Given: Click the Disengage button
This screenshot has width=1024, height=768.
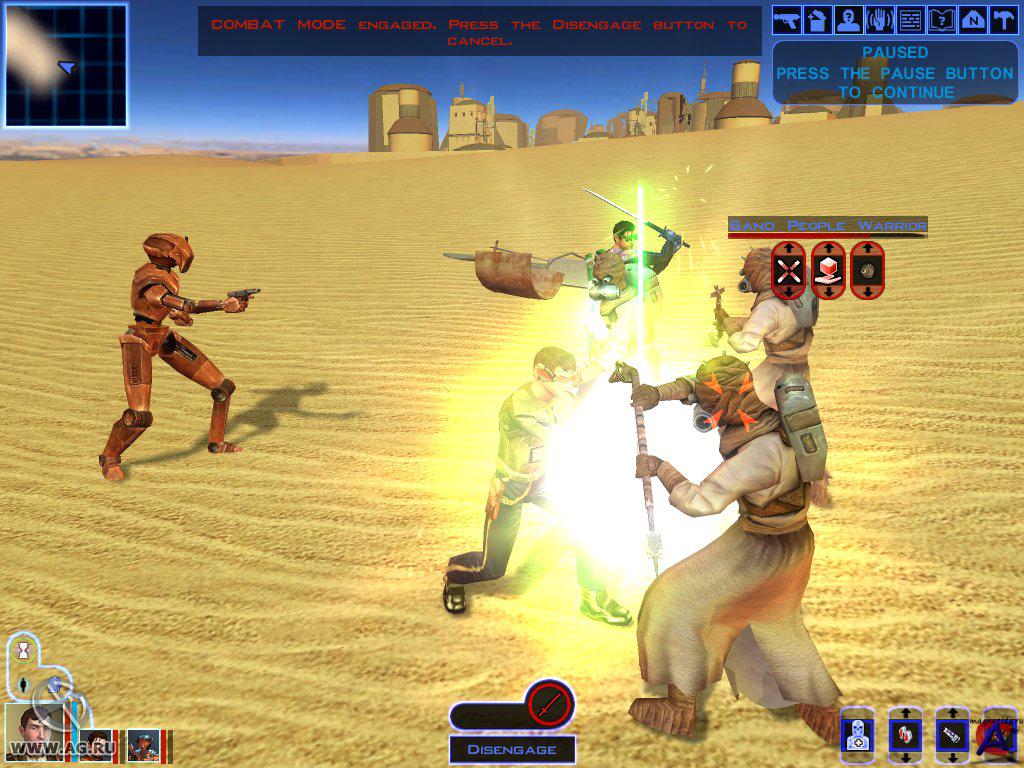Looking at the screenshot, I should pos(510,749).
